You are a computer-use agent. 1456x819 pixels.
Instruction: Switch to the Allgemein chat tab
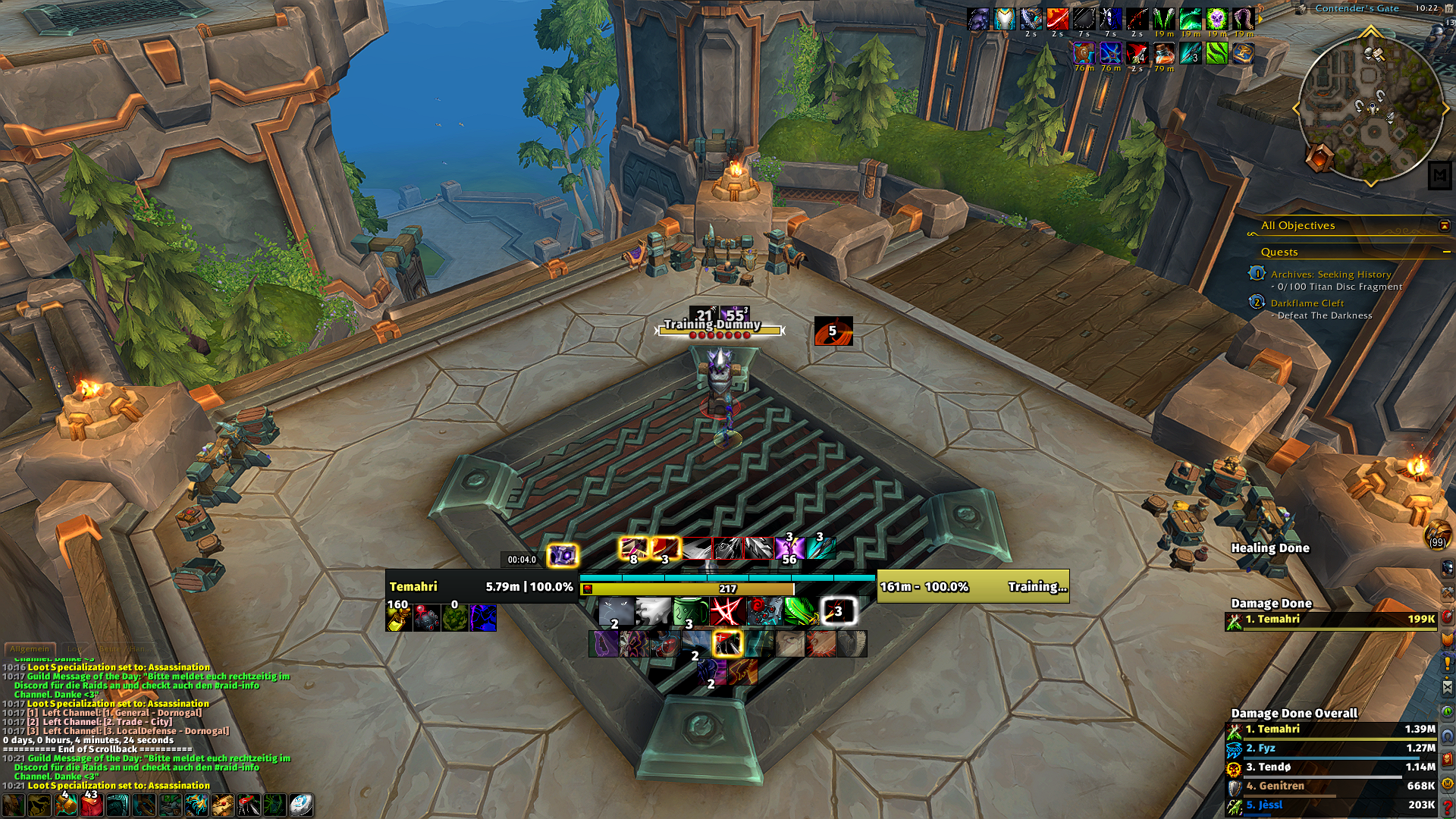[x=30, y=649]
